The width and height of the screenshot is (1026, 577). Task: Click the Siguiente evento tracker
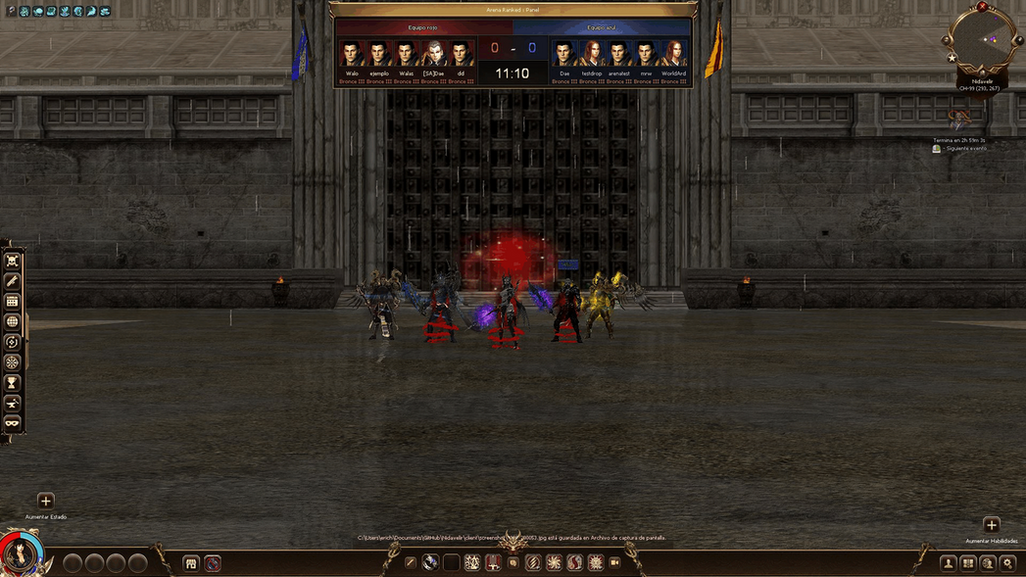pyautogui.click(x=960, y=148)
